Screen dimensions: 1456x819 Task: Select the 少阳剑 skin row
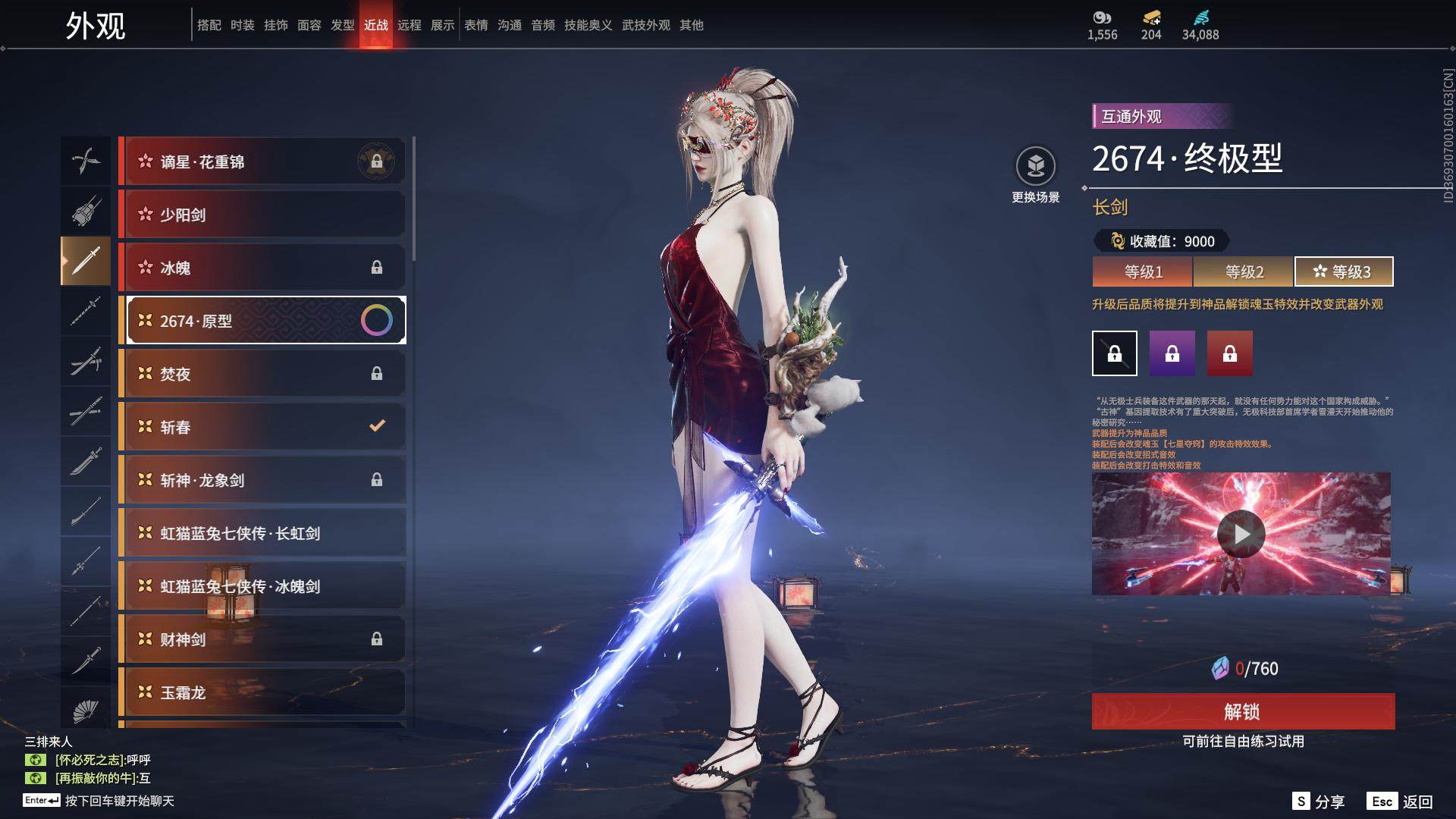[262, 215]
